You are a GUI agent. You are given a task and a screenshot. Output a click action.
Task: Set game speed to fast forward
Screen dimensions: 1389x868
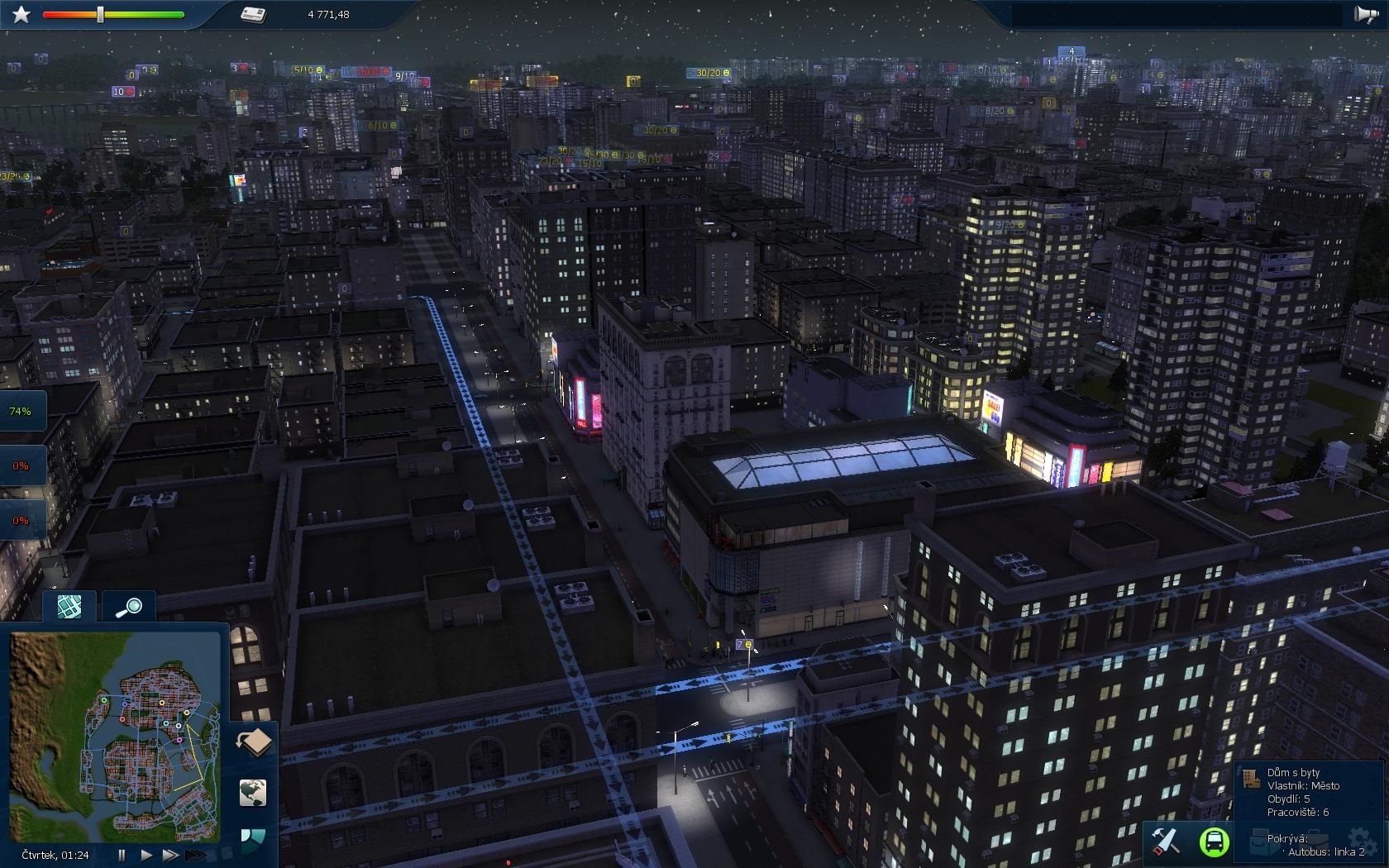(169, 855)
